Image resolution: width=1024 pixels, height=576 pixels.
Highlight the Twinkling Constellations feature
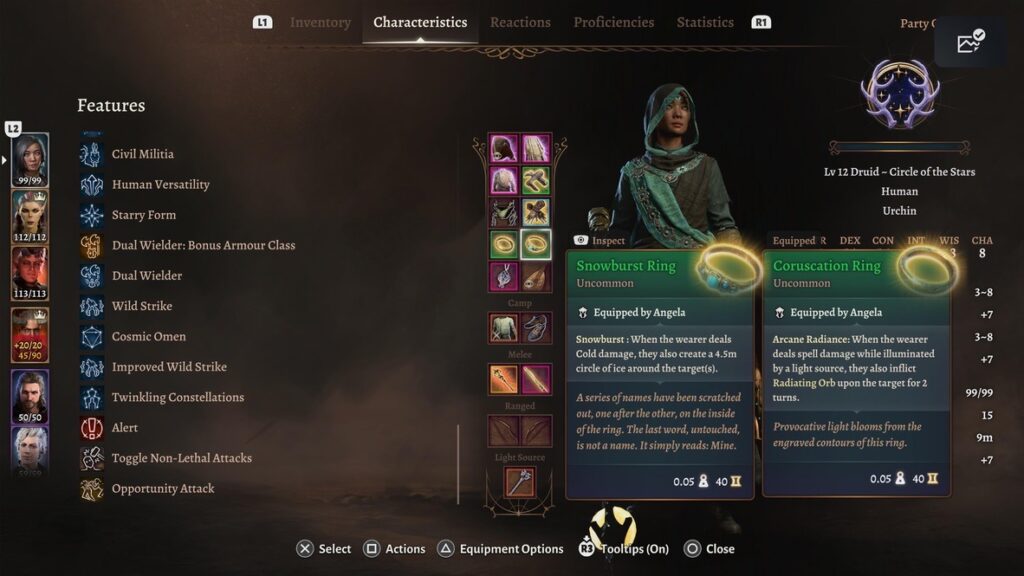tap(177, 397)
